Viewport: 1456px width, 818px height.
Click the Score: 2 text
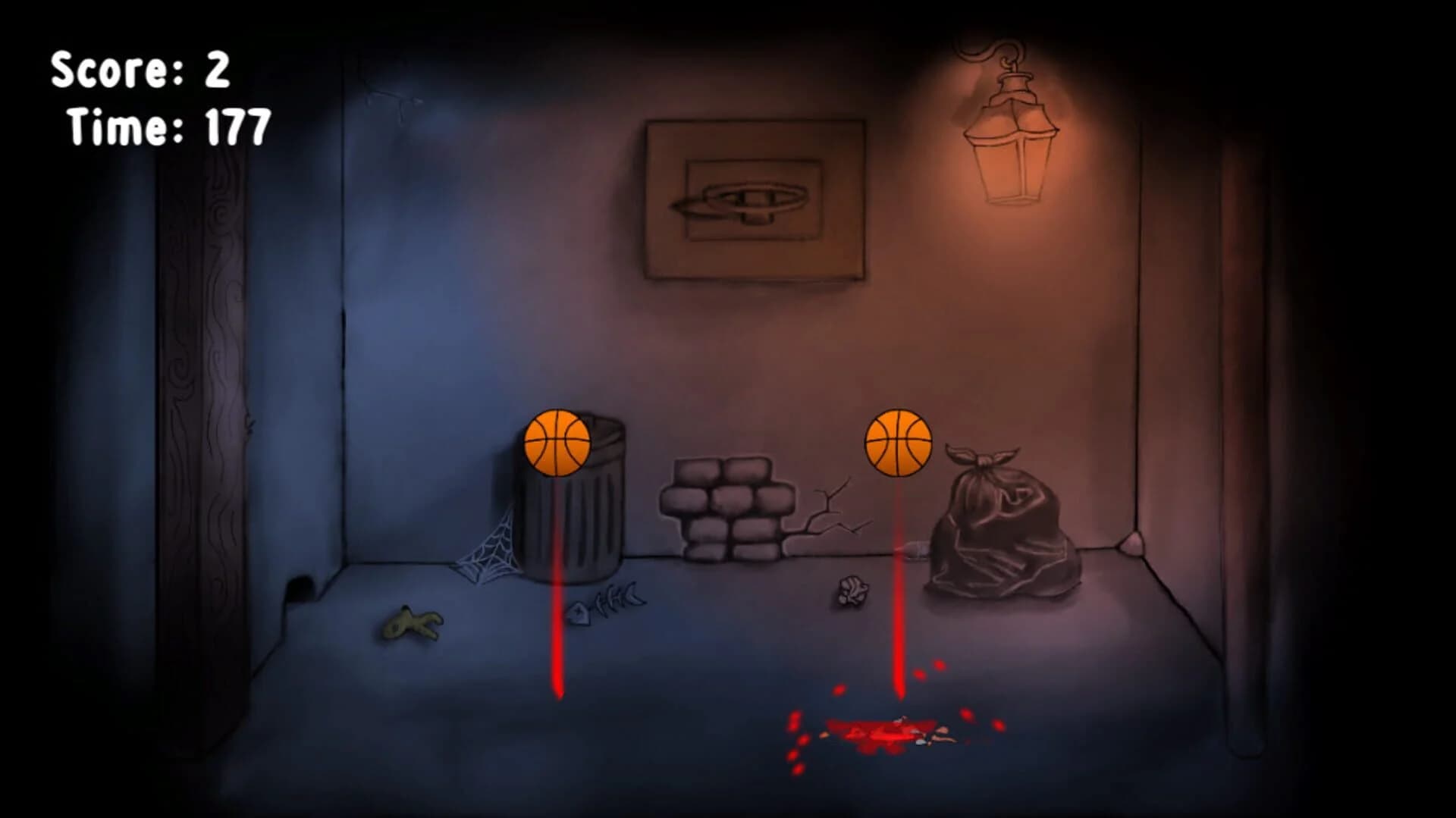point(140,72)
